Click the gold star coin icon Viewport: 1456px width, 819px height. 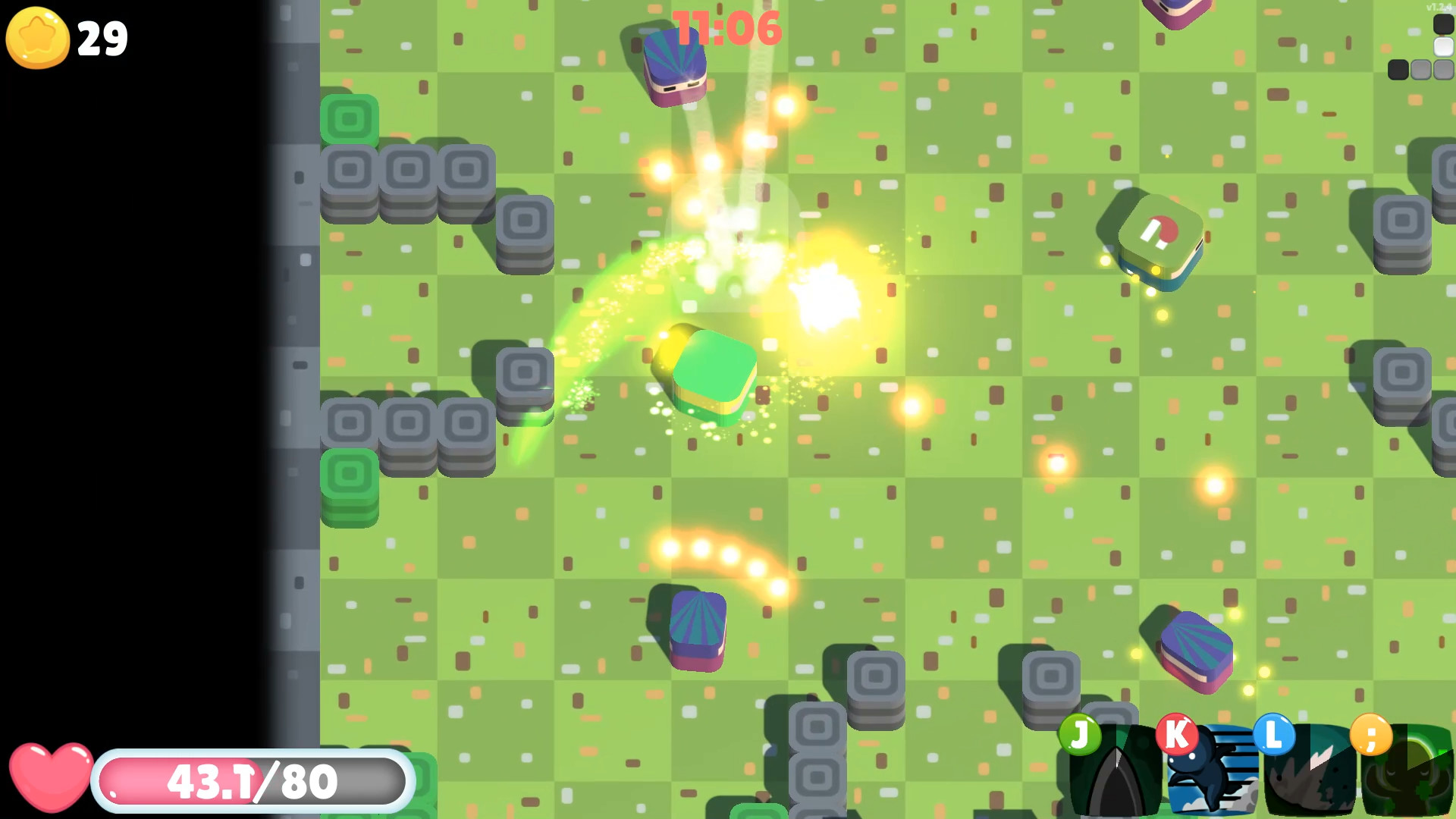coord(36,37)
